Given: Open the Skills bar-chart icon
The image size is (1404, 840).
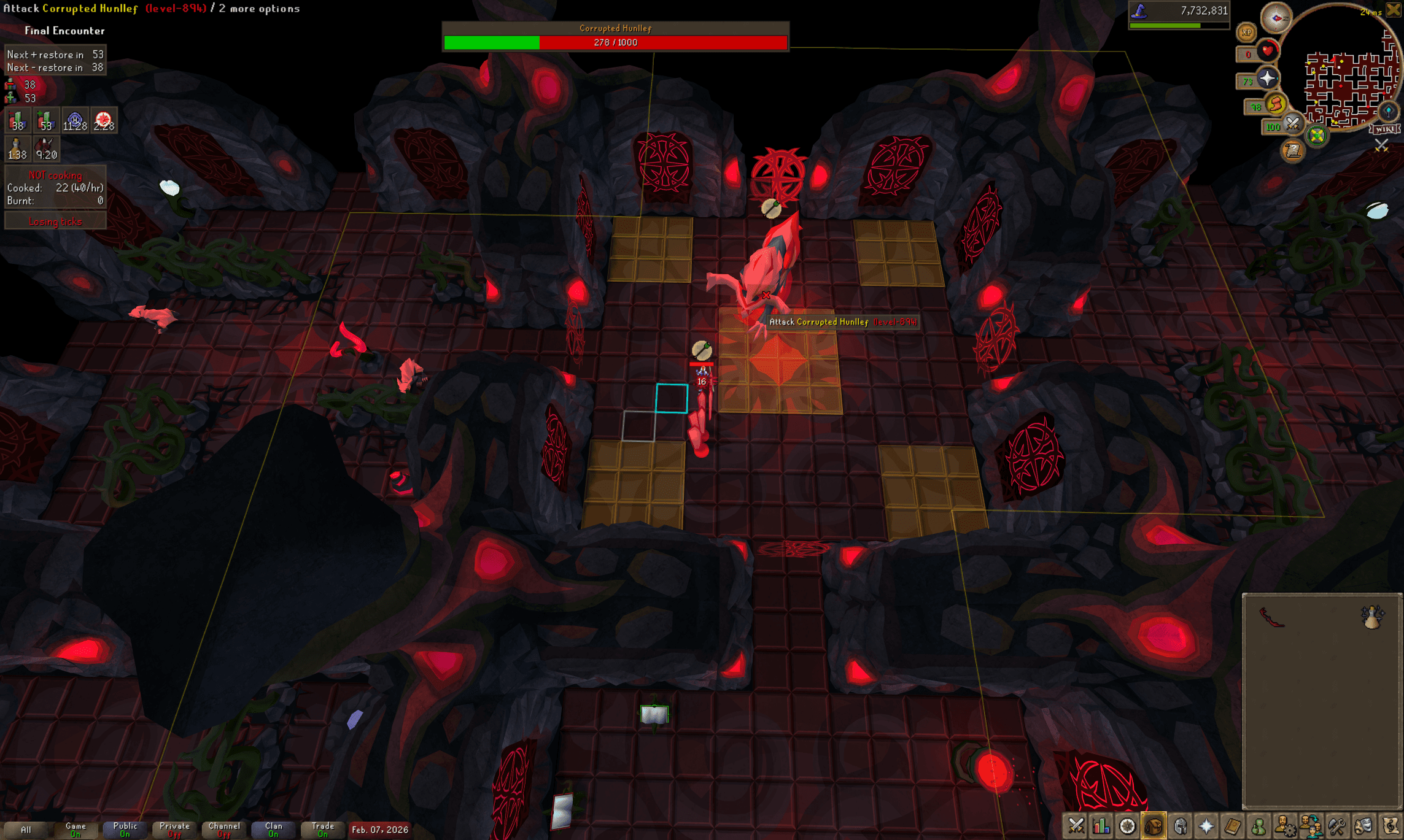Looking at the screenshot, I should pyautogui.click(x=1102, y=825).
